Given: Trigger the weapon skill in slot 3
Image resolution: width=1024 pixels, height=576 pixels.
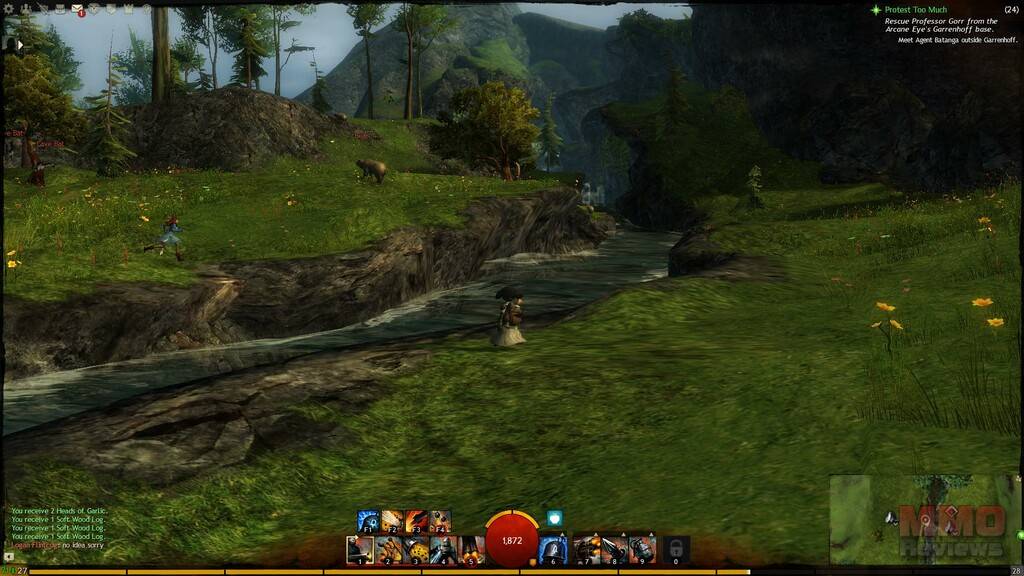Looking at the screenshot, I should (416, 549).
